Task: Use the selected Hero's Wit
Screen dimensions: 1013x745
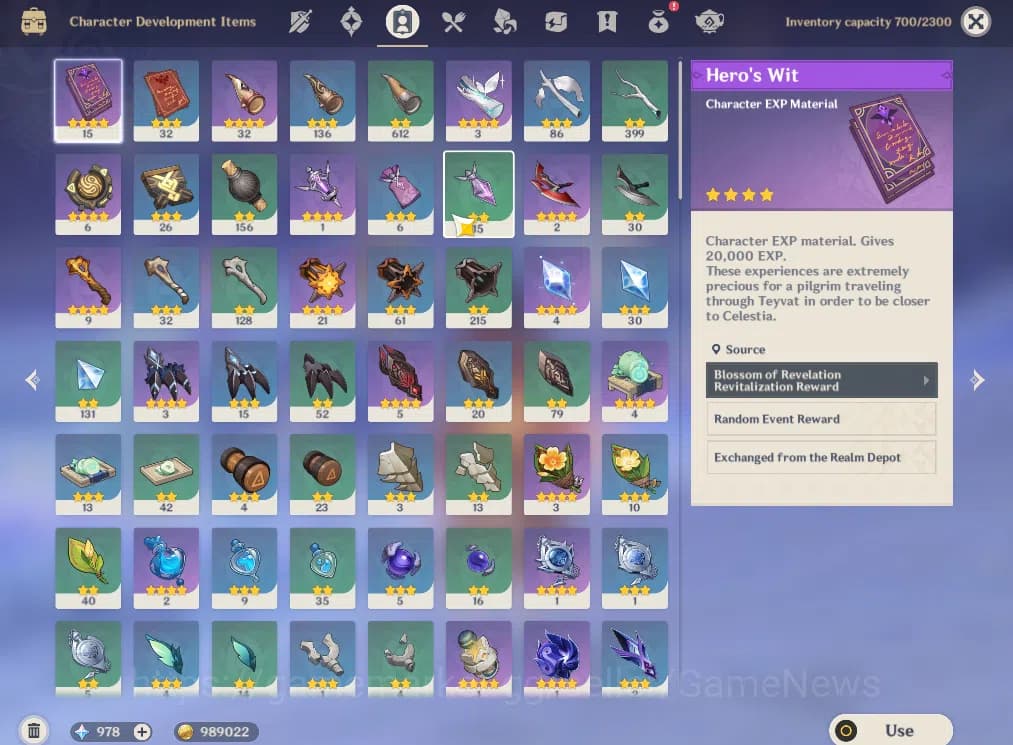Action: [890, 731]
